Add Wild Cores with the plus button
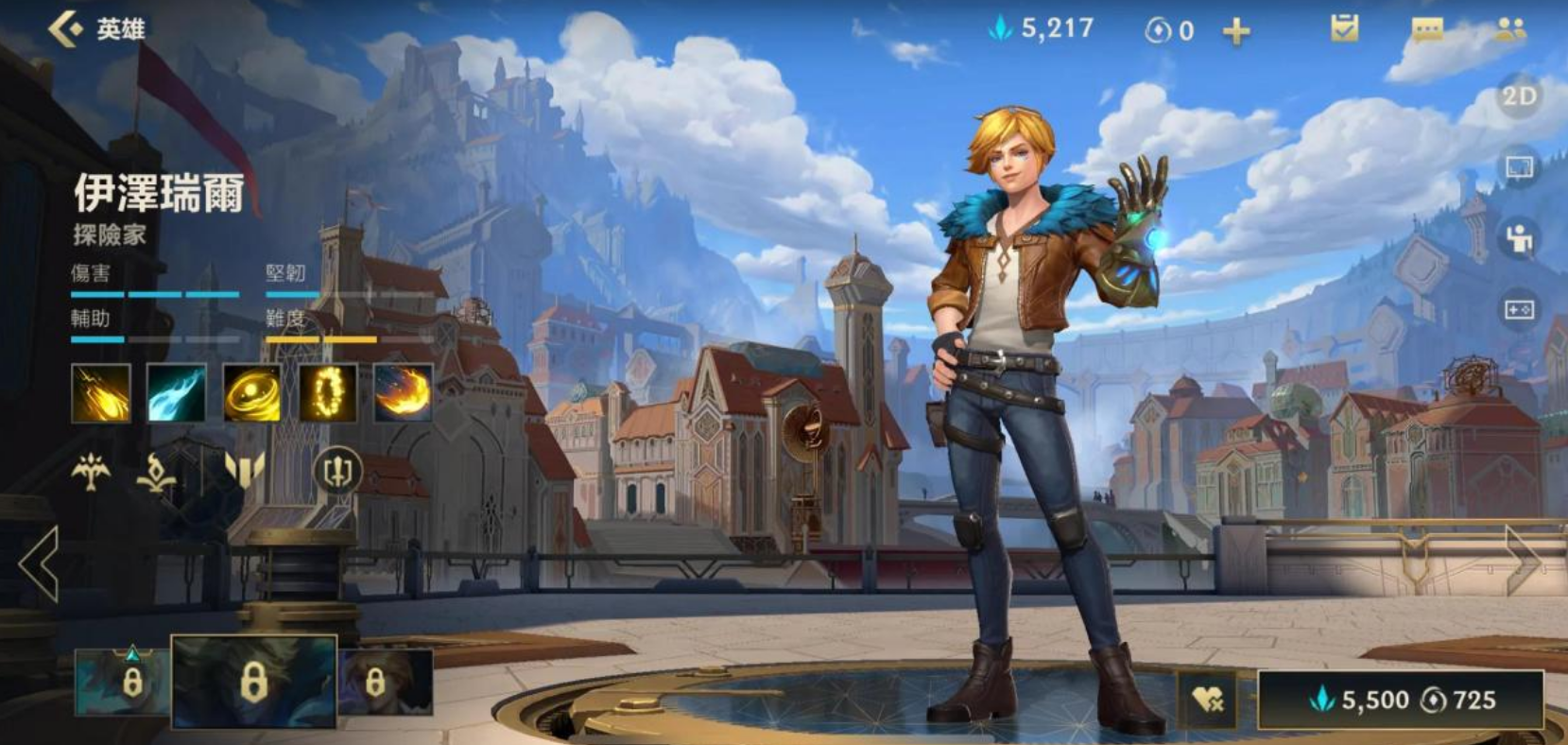 point(1235,32)
